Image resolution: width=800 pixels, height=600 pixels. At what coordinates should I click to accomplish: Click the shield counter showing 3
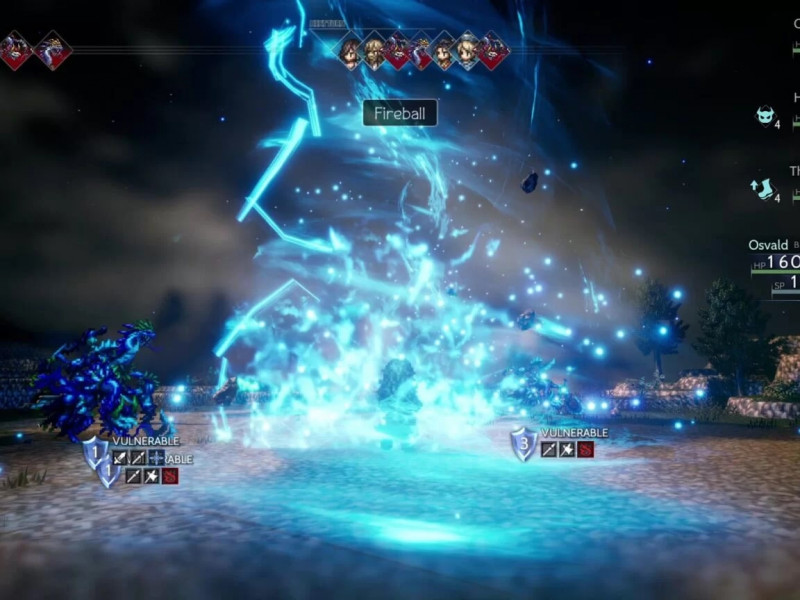click(524, 444)
